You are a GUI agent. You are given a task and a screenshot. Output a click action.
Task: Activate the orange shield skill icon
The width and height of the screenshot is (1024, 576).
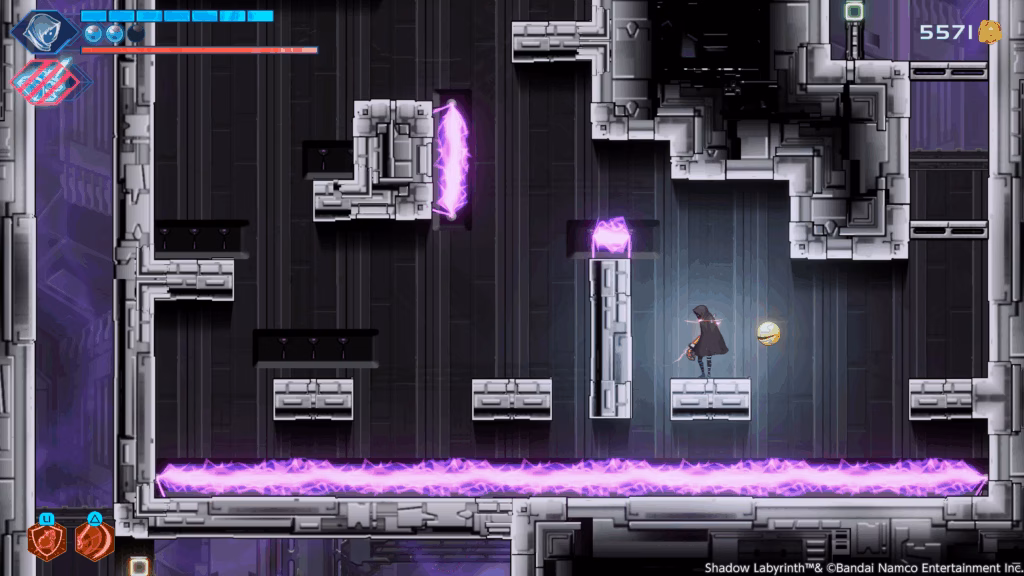click(x=47, y=541)
